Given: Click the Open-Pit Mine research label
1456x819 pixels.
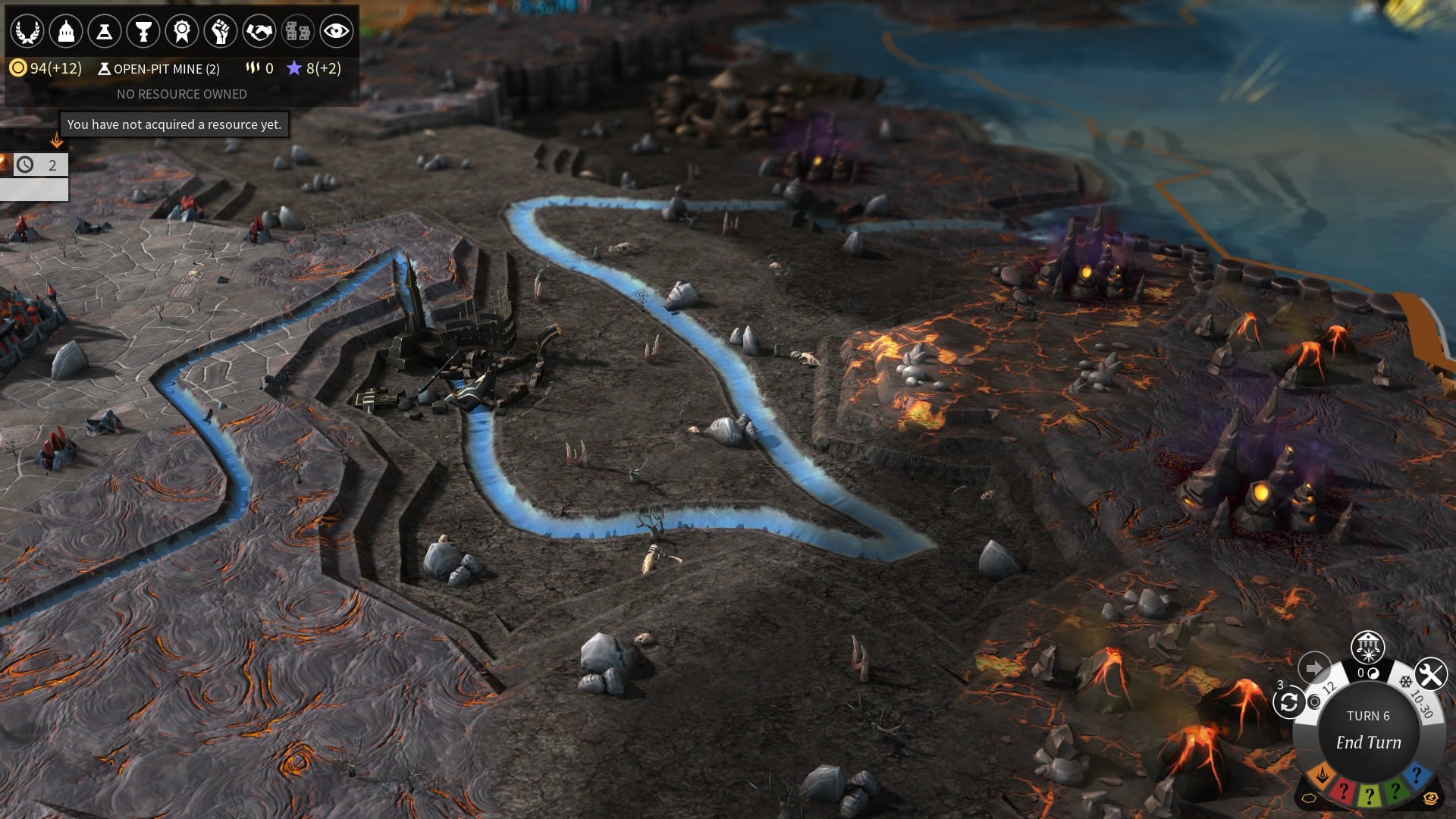Looking at the screenshot, I should click(159, 69).
